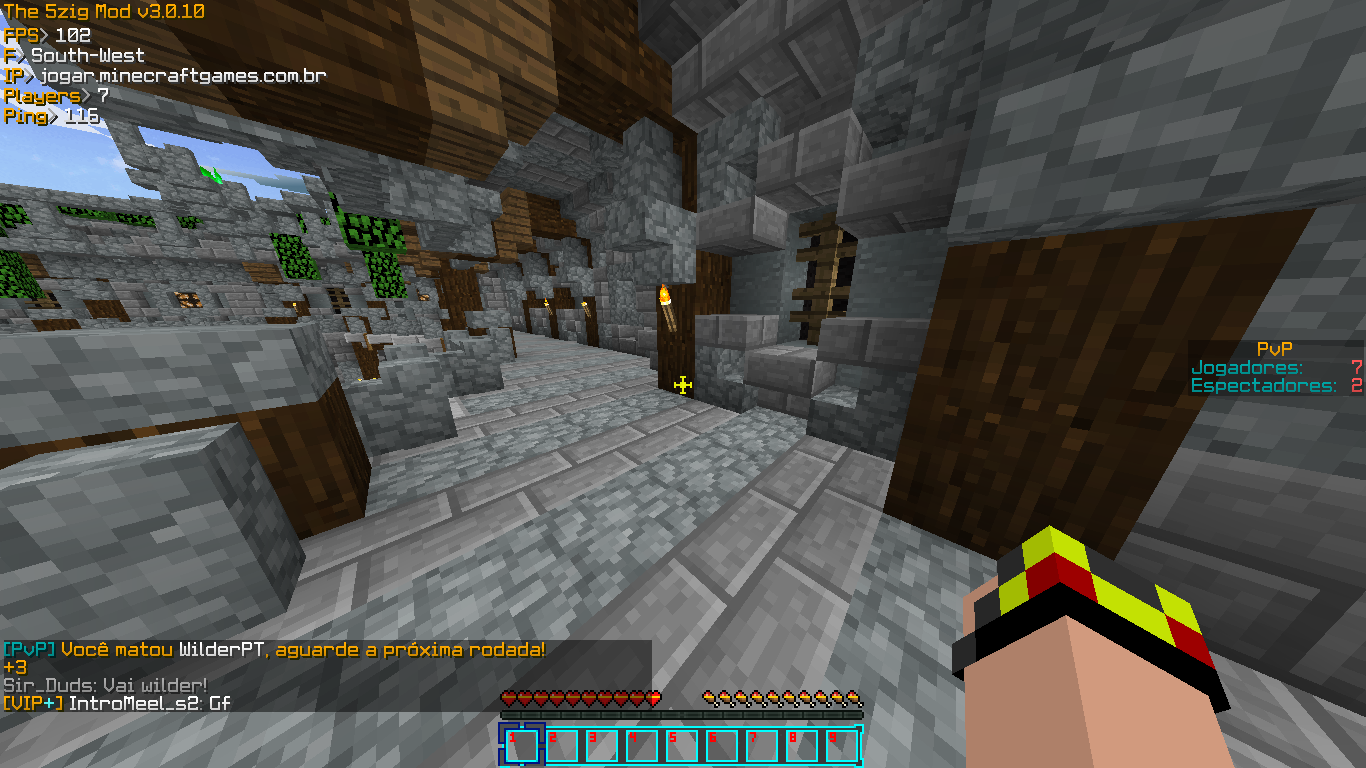The width and height of the screenshot is (1366, 768).
Task: Pick hotbar slot 6
Action: 721,745
